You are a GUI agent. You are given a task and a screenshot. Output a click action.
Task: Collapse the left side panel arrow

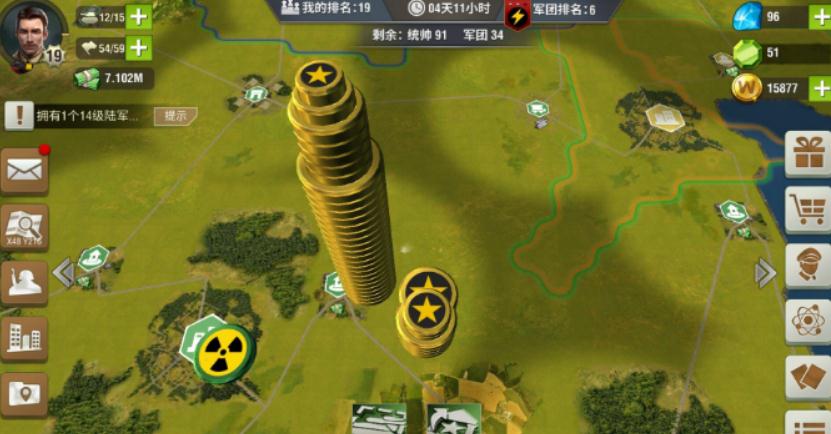pos(63,272)
